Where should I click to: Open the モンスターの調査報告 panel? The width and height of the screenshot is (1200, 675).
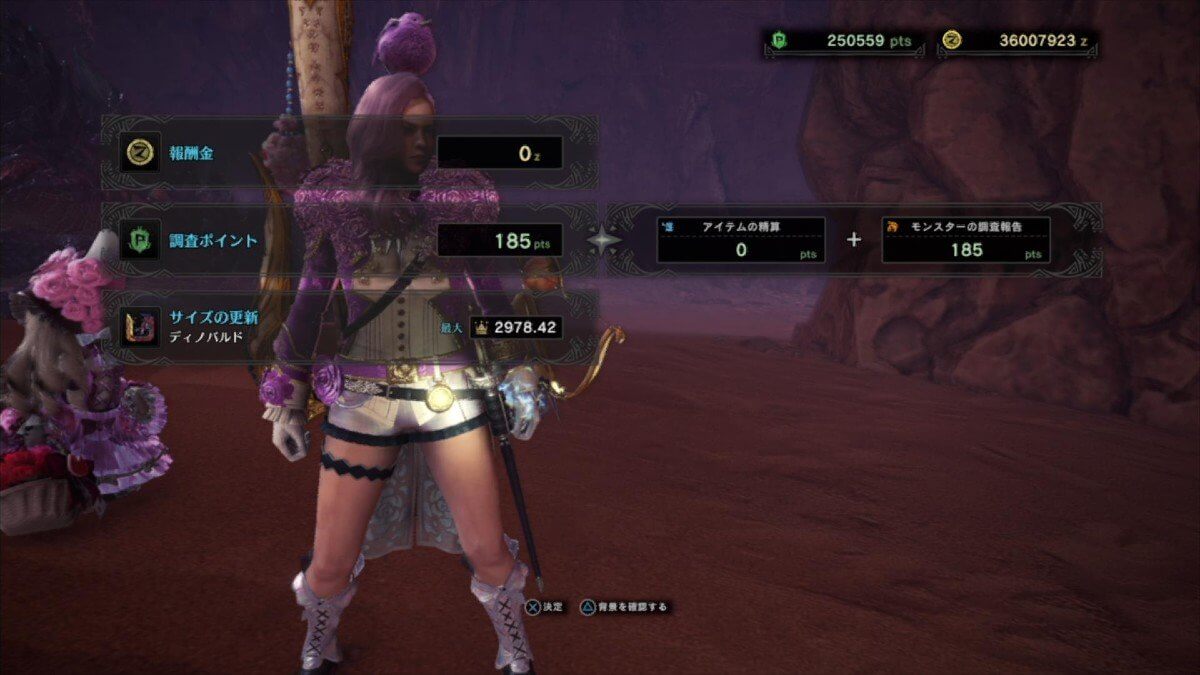[x=965, y=240]
